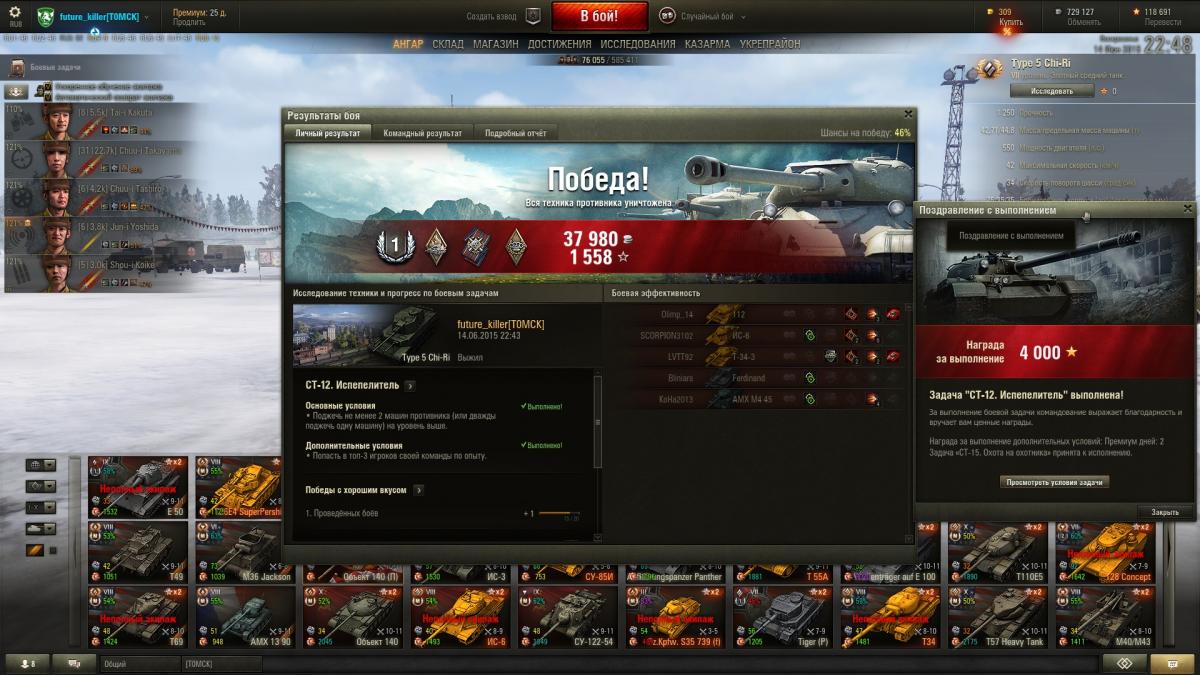Open the СКЛАД menu tab

448,44
